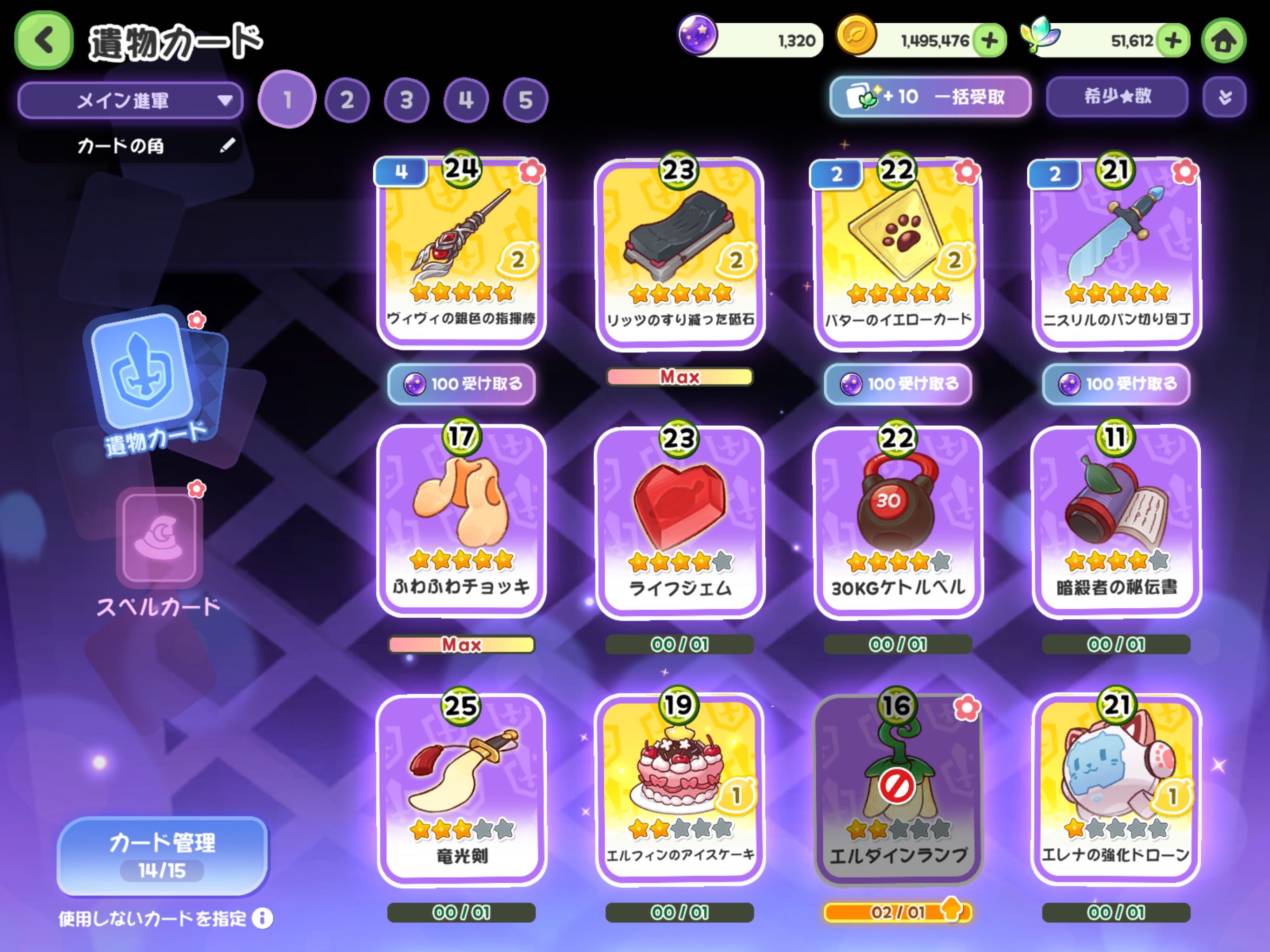1270x952 pixels.
Task: Show info for 使用しないカードを指定
Action: [262, 918]
